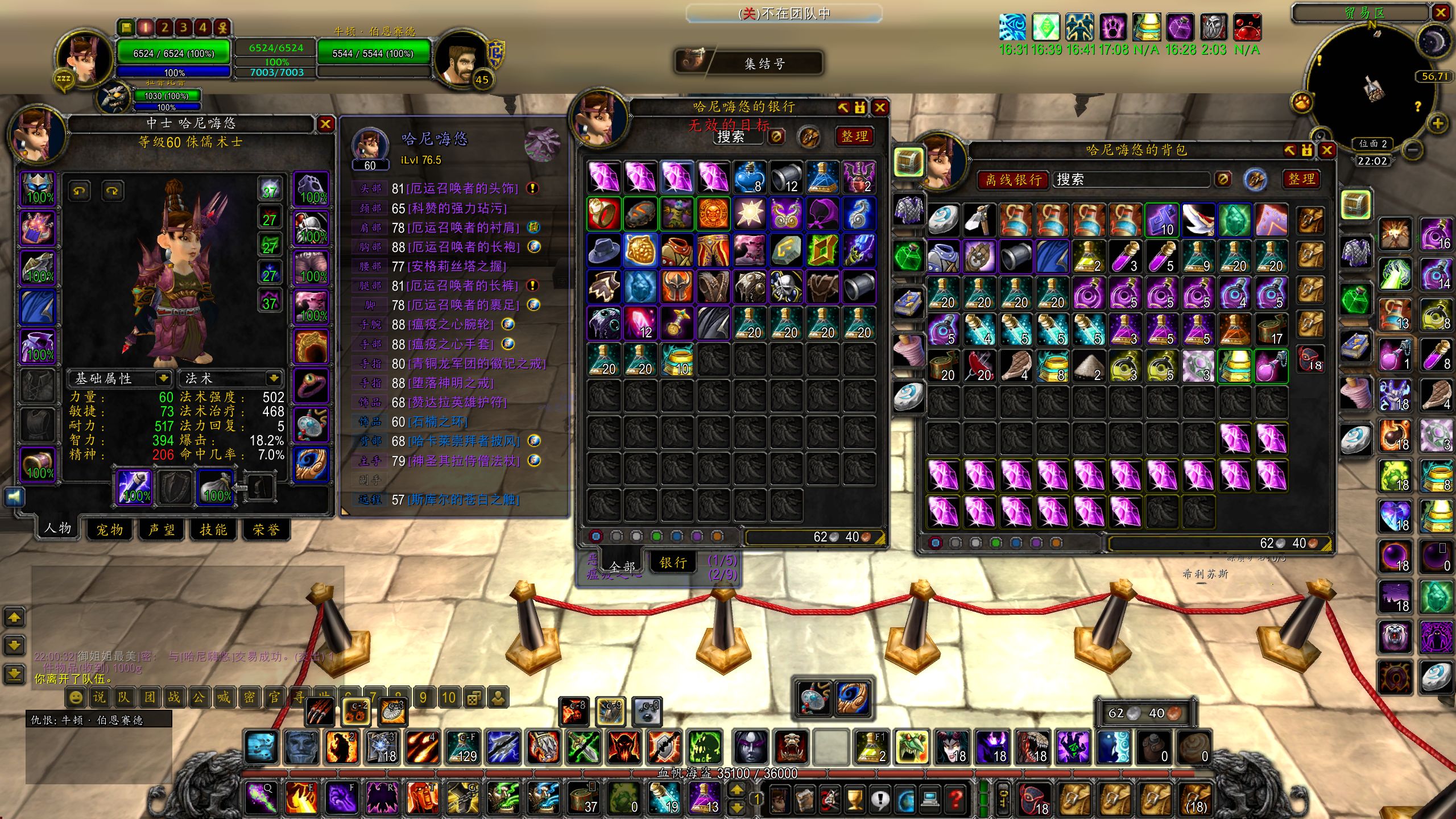Select the 说 say chat channel button
Viewport: 1456px width, 819px height.
click(x=99, y=697)
